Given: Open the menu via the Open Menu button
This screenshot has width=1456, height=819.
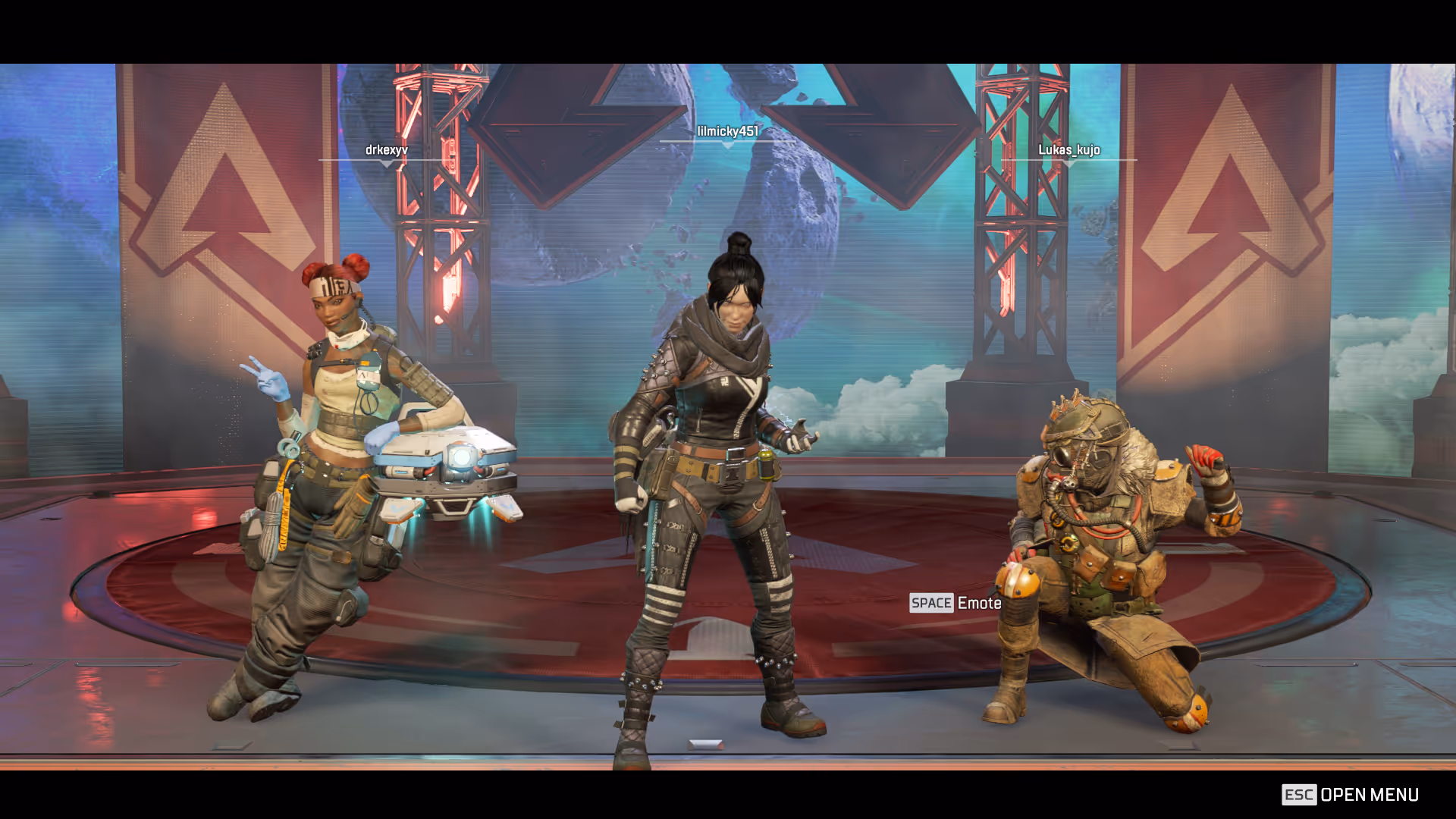Looking at the screenshot, I should [x=1350, y=795].
